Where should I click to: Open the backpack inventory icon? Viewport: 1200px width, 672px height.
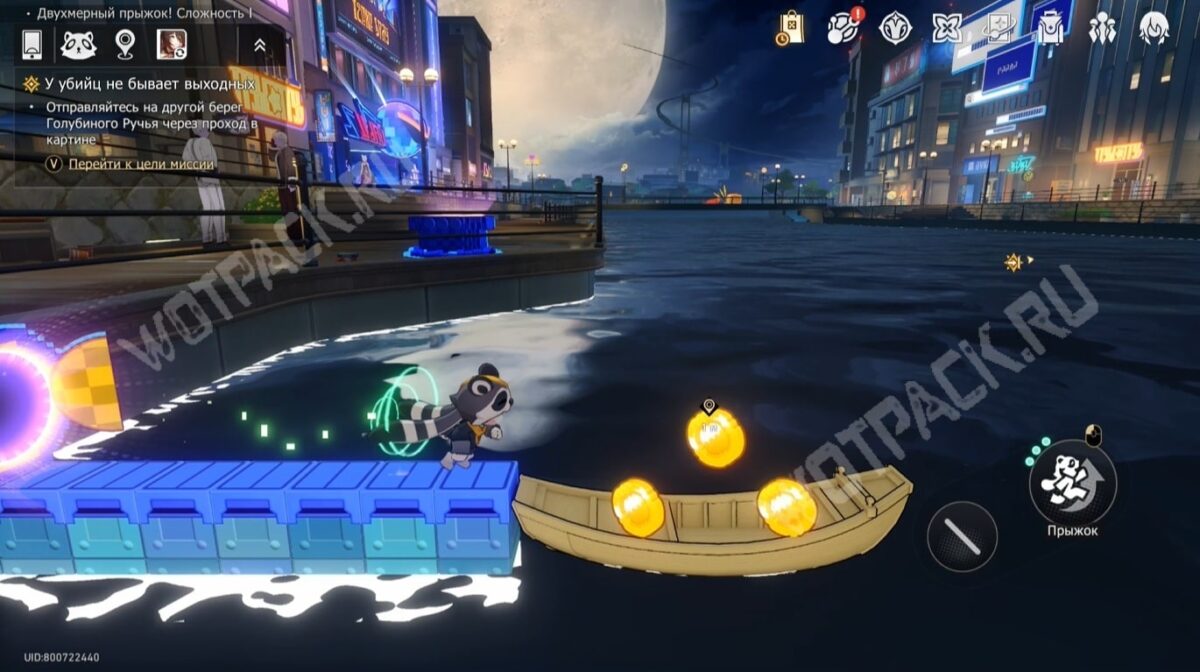pos(1050,28)
